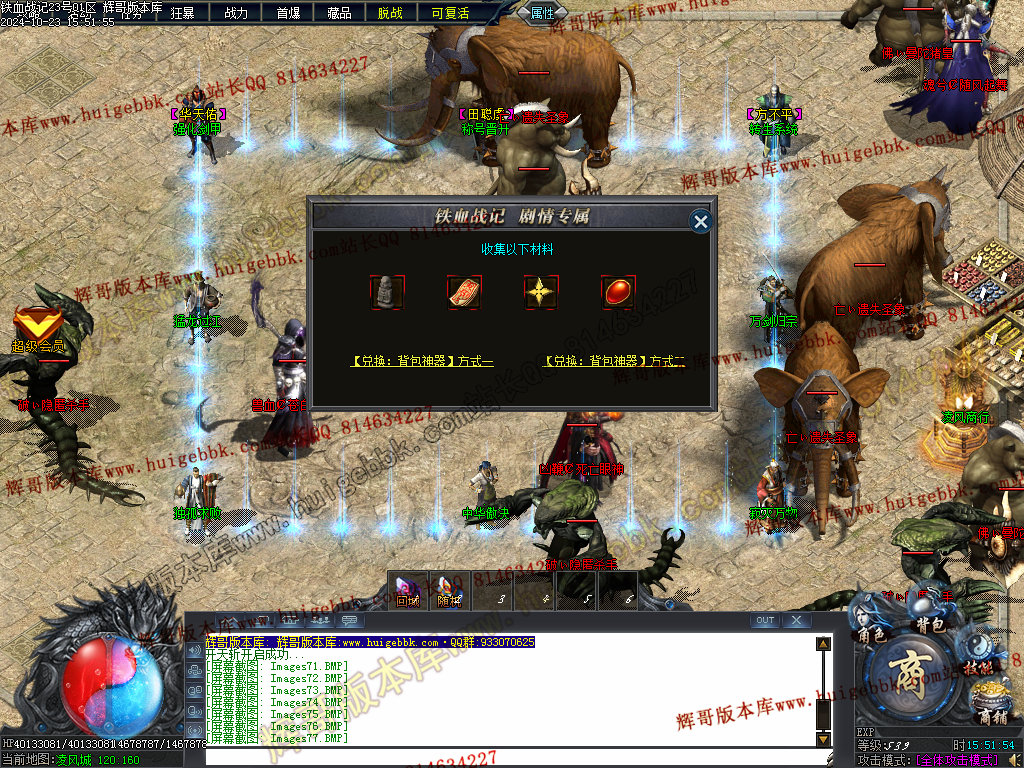Open the 技能 skills panel
Screen dimensions: 1024x768
[x=978, y=667]
